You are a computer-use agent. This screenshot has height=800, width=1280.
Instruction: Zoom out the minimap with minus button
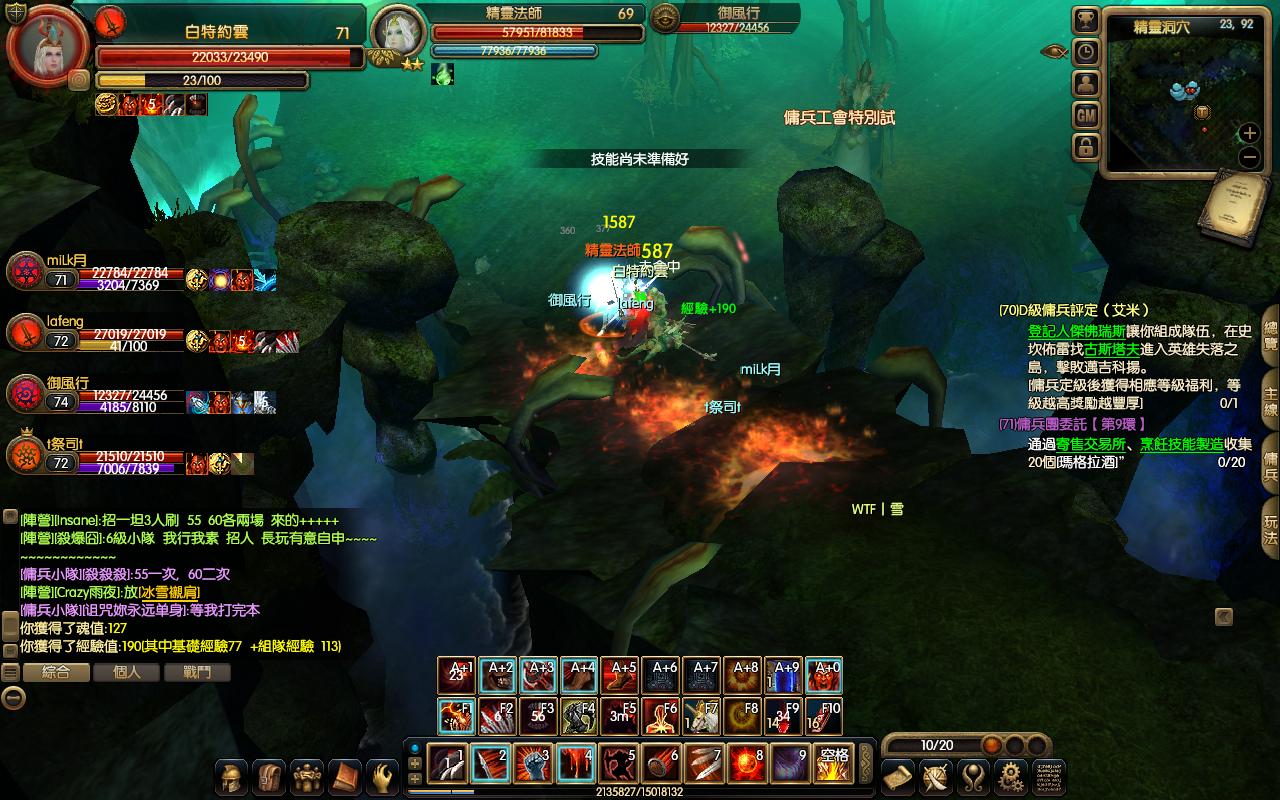click(1249, 157)
